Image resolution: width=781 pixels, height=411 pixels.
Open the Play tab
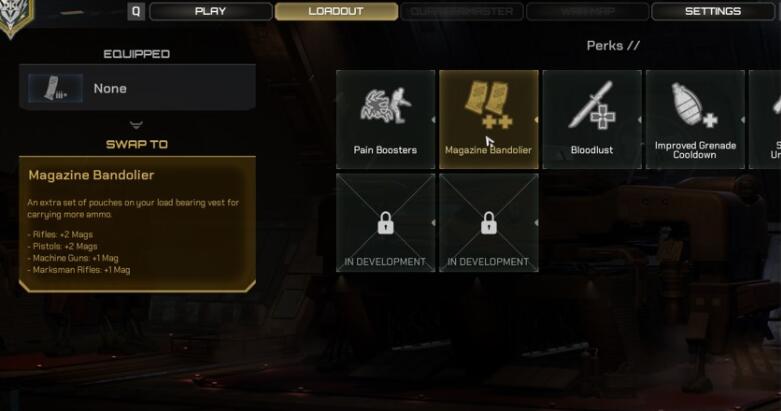[210, 12]
